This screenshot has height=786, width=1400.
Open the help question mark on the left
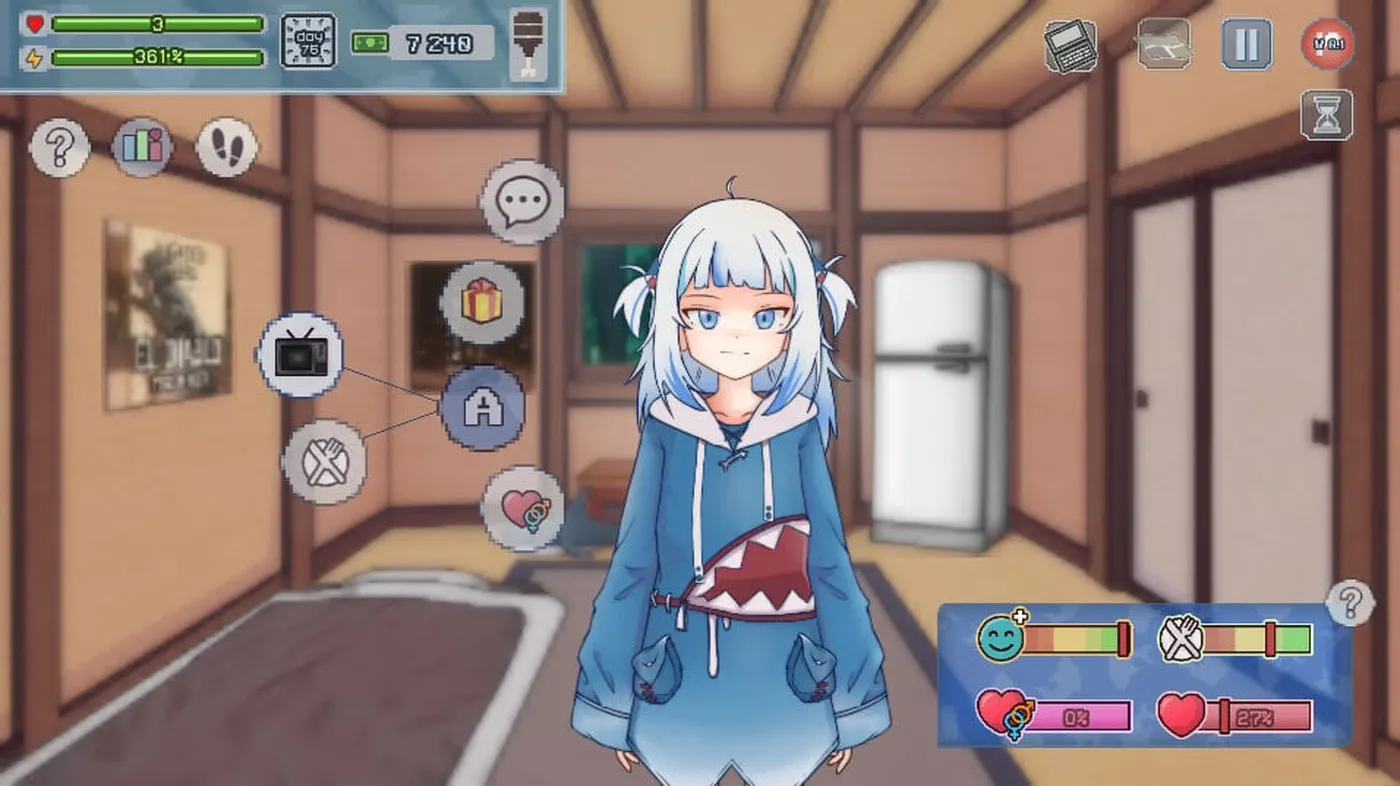(x=59, y=147)
